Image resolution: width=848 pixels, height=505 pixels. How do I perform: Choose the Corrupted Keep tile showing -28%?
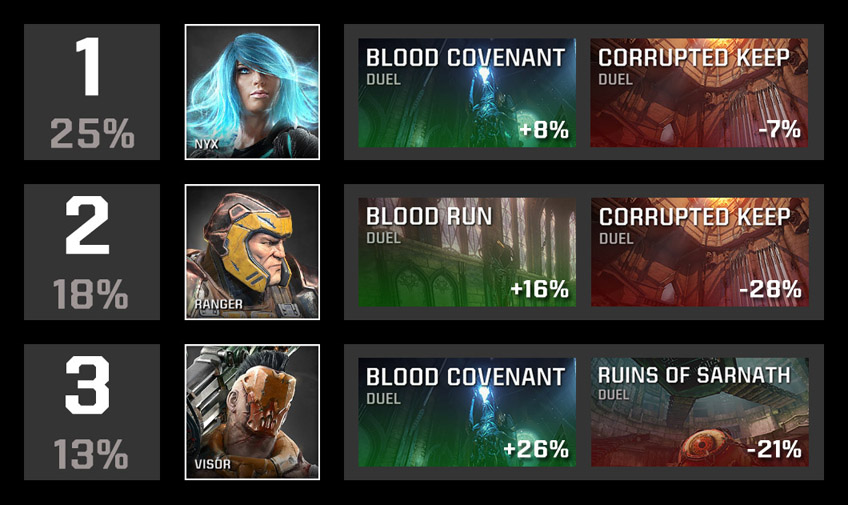pos(699,252)
